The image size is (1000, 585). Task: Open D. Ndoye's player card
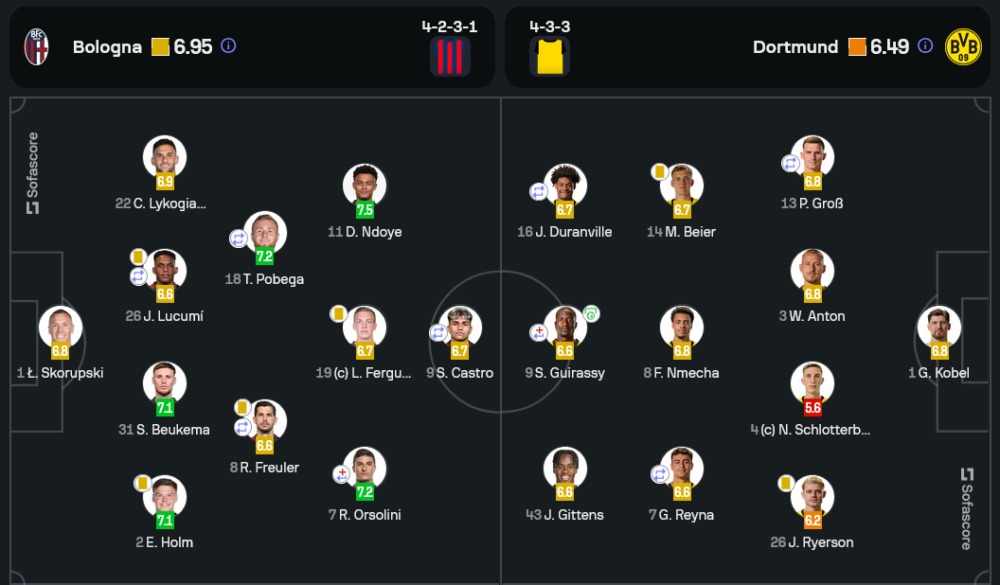(x=365, y=186)
